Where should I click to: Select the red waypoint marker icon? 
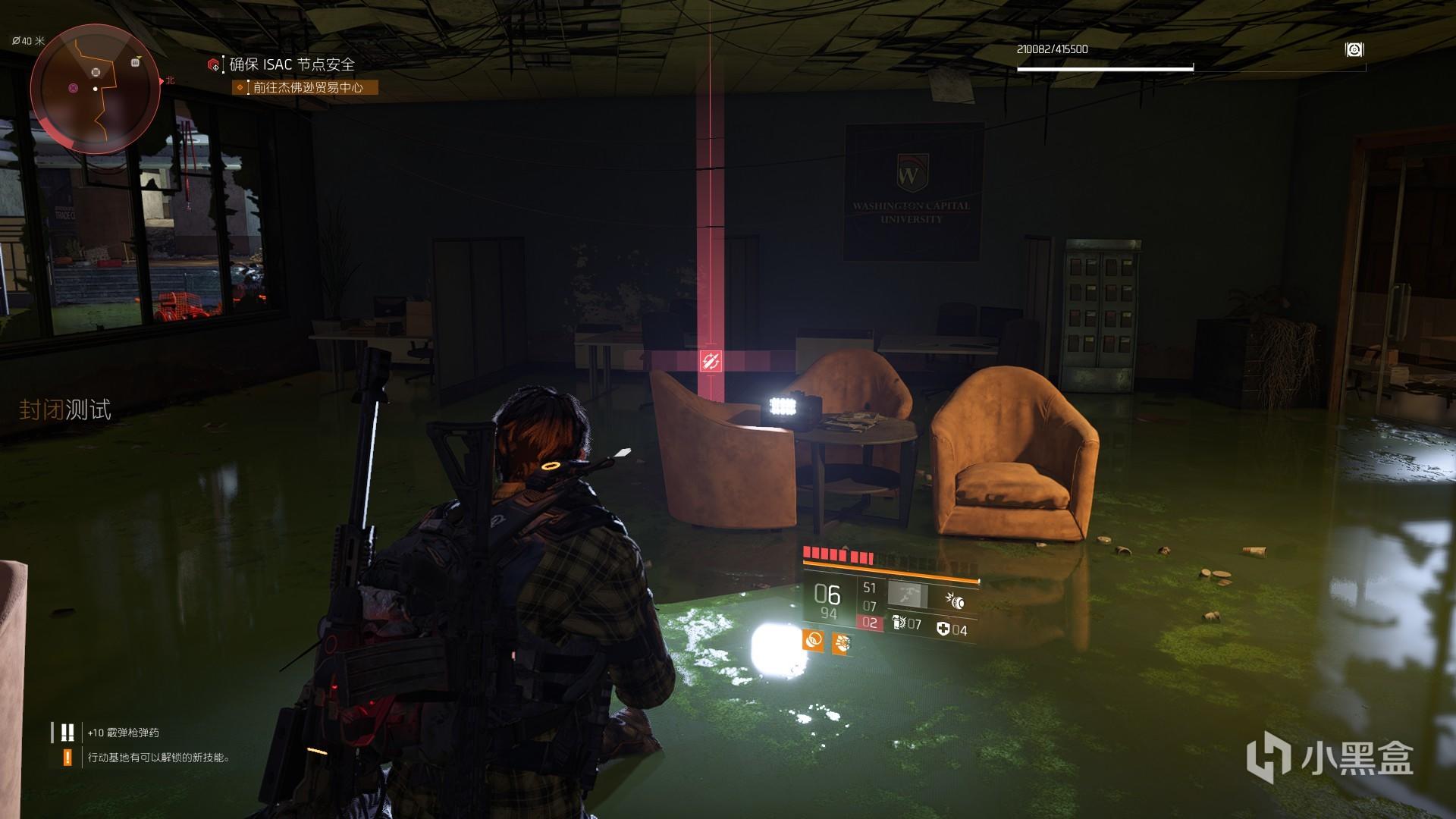coord(711,362)
